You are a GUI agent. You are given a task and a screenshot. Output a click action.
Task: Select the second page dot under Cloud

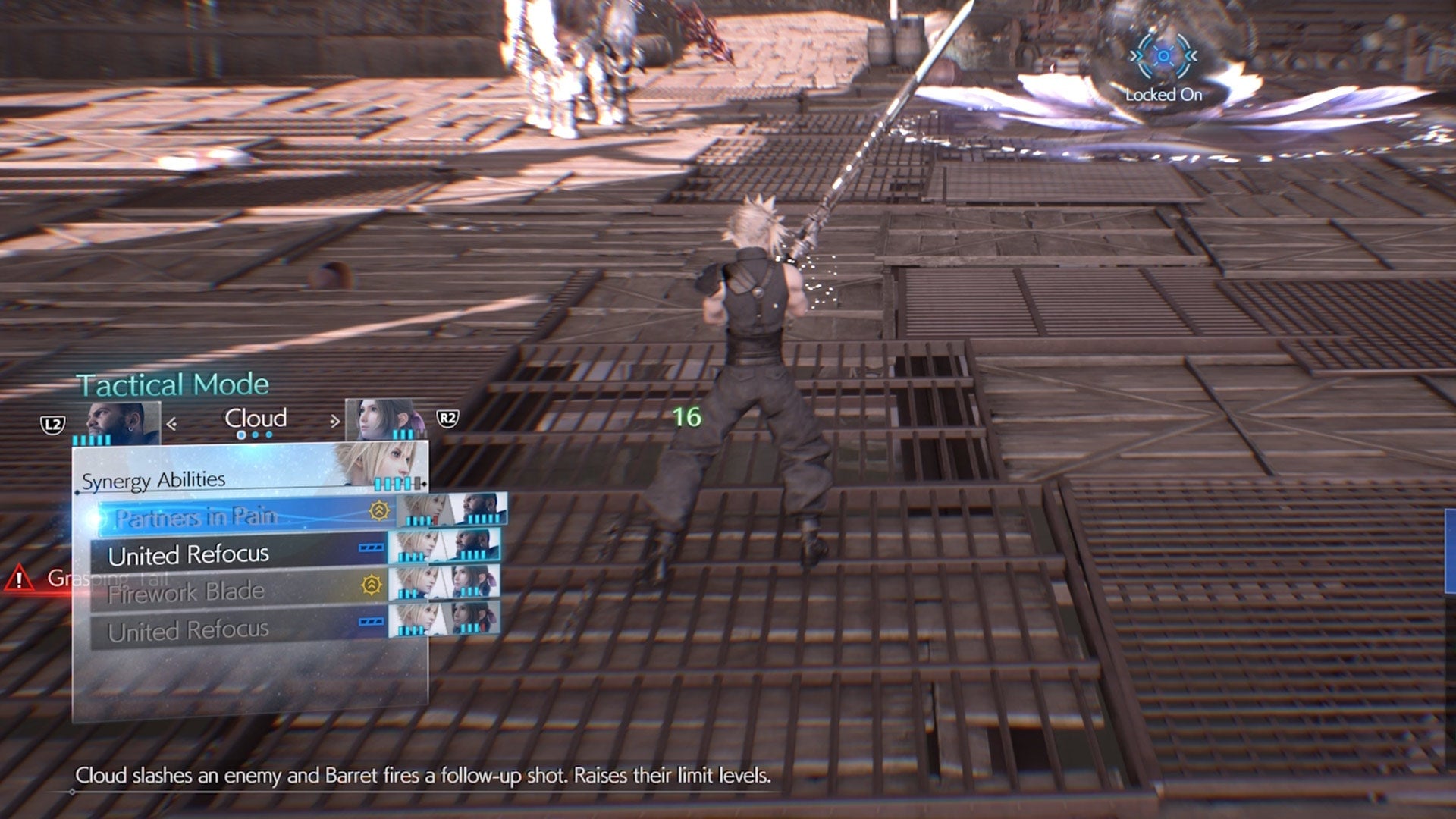click(x=255, y=434)
